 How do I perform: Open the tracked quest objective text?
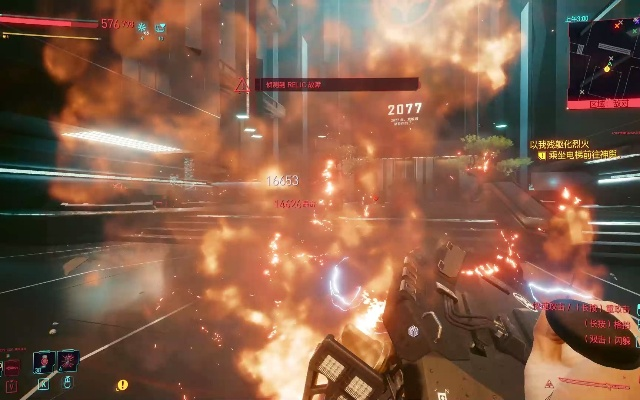pyautogui.click(x=585, y=156)
